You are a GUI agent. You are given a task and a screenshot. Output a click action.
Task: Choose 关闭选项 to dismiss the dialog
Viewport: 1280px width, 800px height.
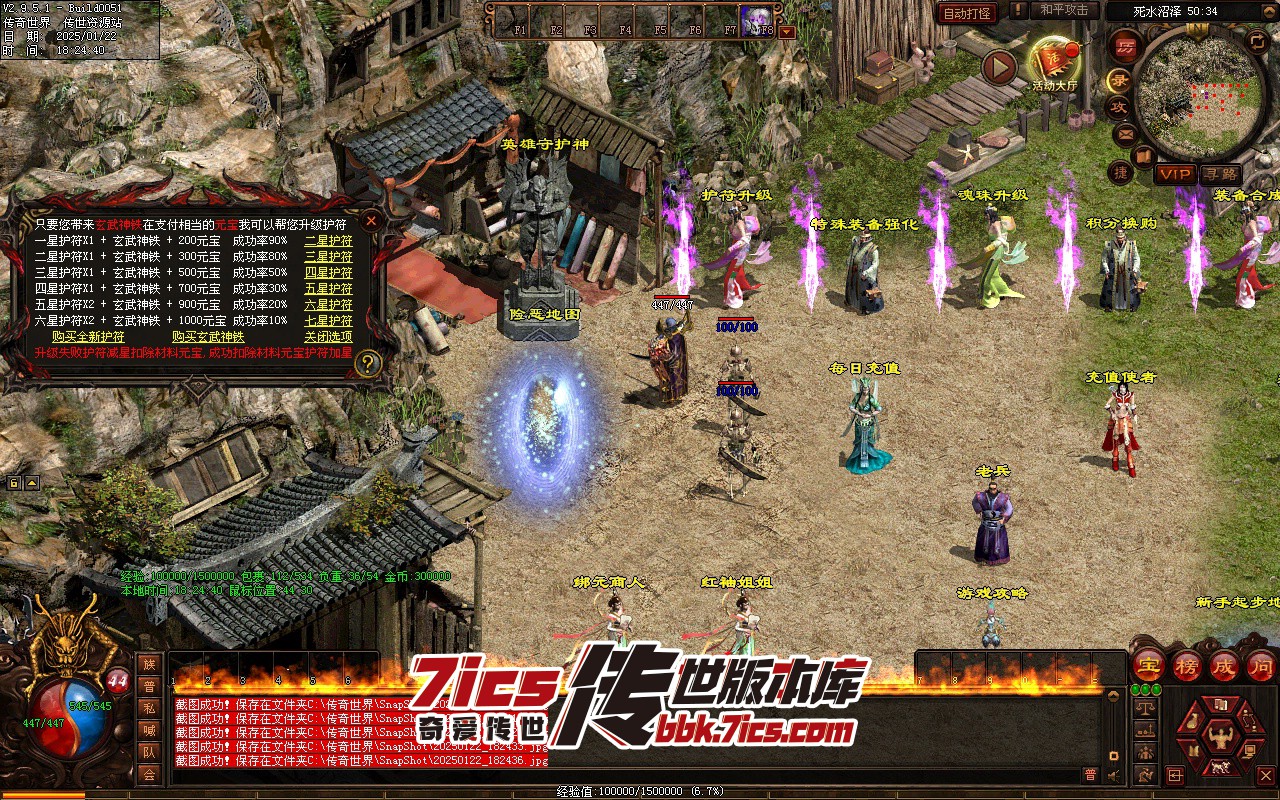(x=328, y=337)
